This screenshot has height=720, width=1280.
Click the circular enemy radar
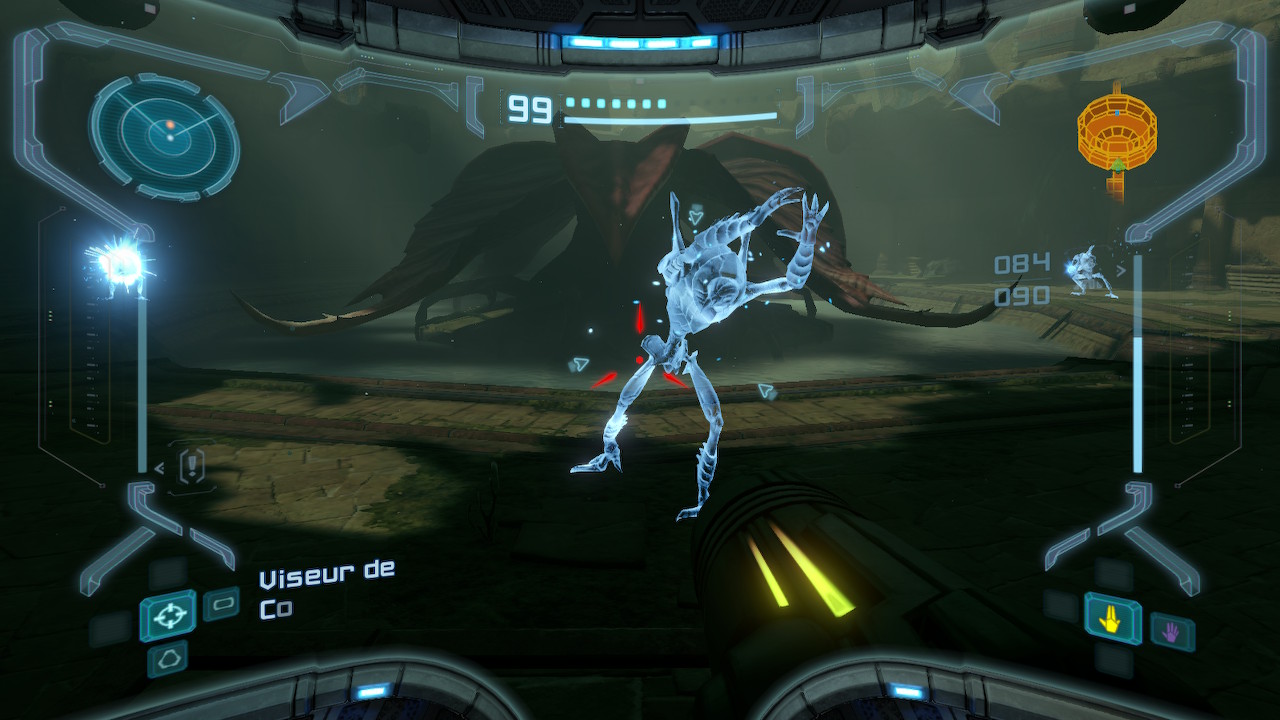coord(164,135)
